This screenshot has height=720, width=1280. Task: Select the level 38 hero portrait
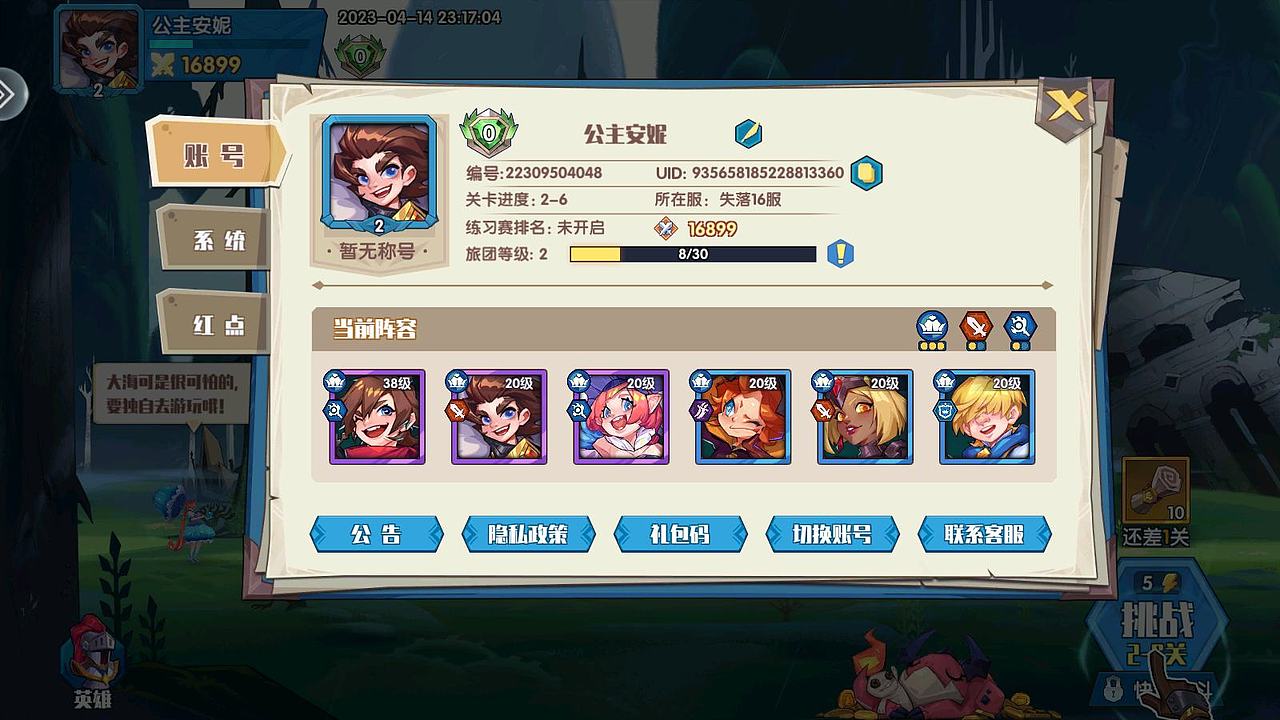click(x=378, y=416)
